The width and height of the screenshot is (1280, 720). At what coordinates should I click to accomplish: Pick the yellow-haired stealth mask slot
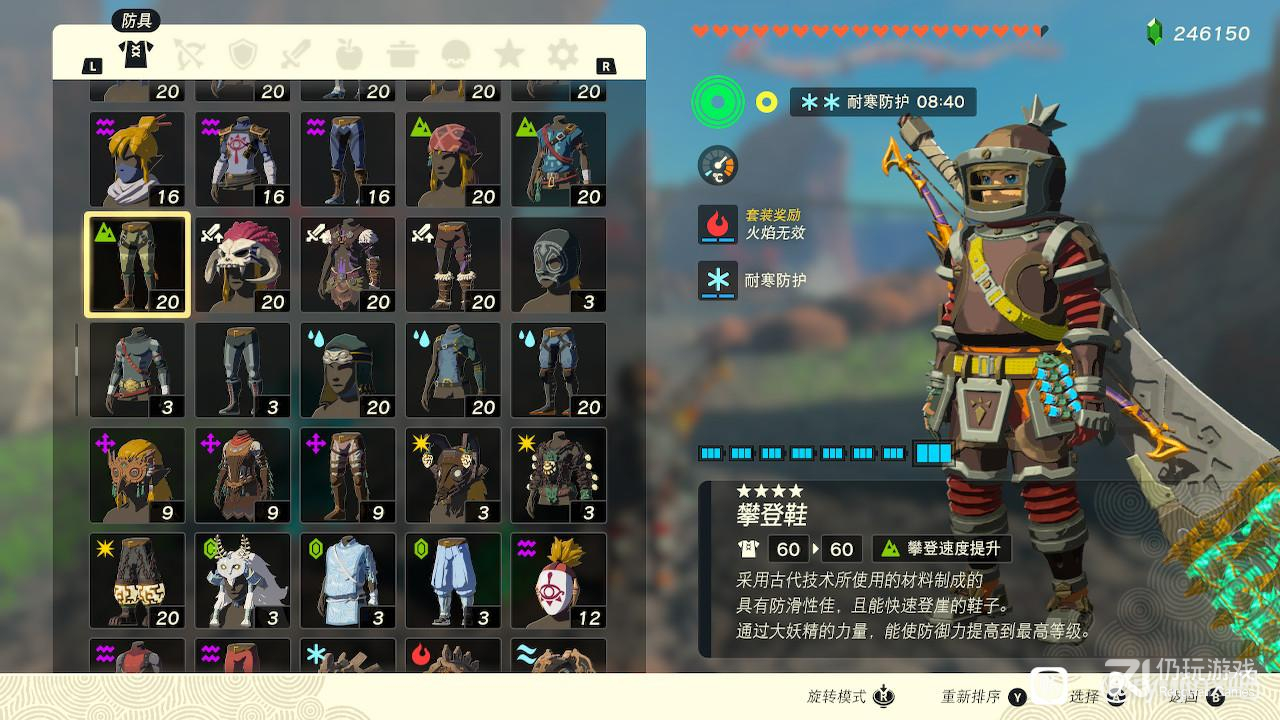click(137, 160)
